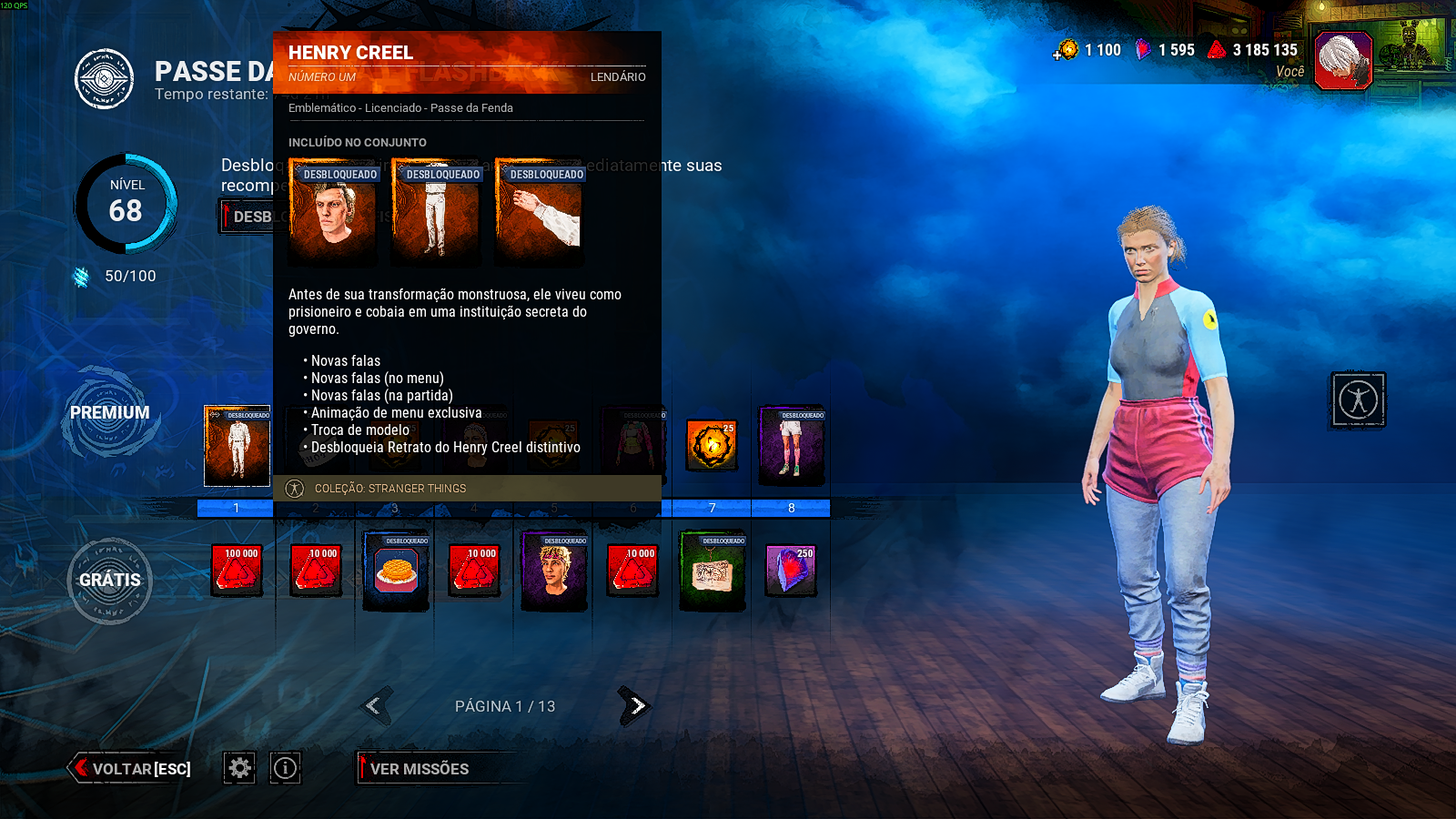Image resolution: width=1456 pixels, height=819 pixels.
Task: Select the waffles charm free reward
Action: click(396, 571)
